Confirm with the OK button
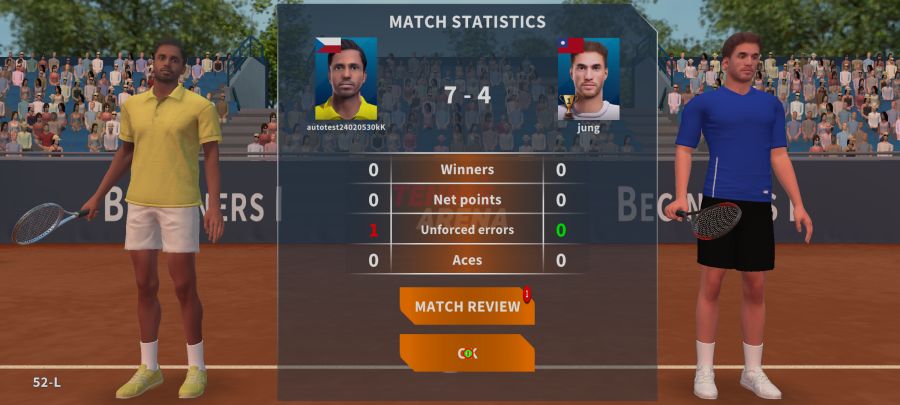 coord(466,353)
